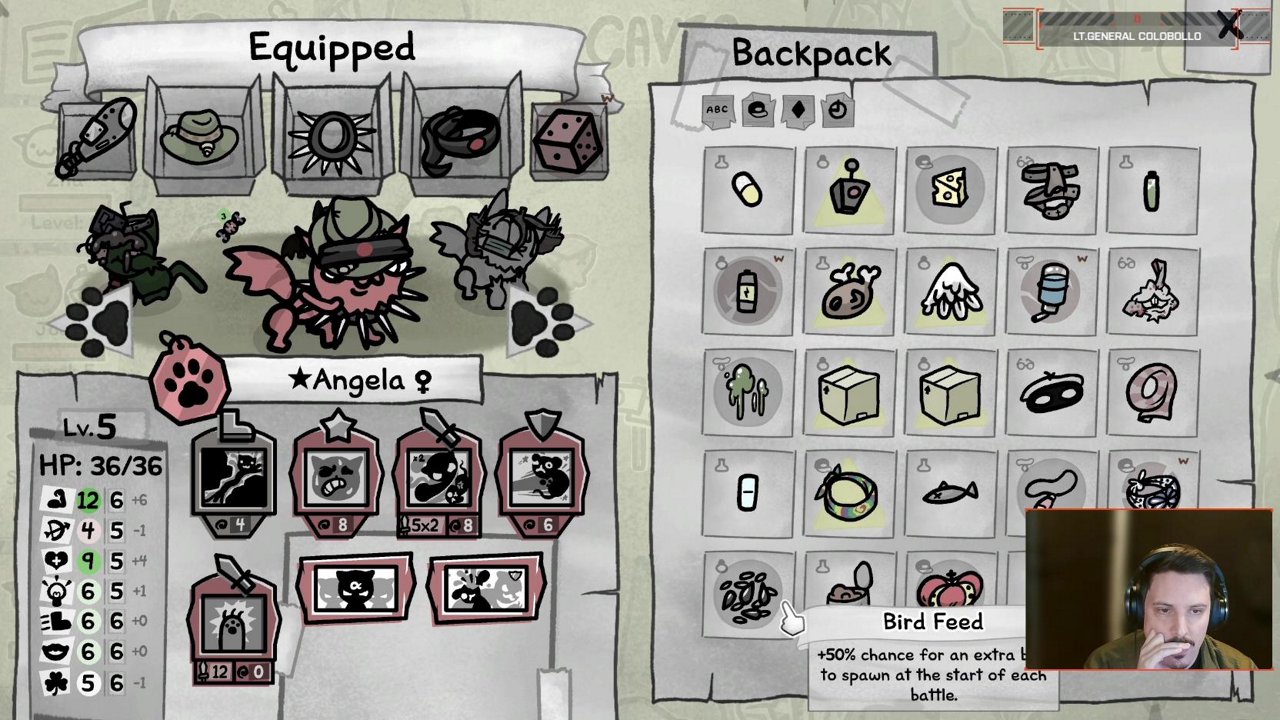Close the inventory with the X button
This screenshot has width=1280, height=720.
pos(1229,26)
